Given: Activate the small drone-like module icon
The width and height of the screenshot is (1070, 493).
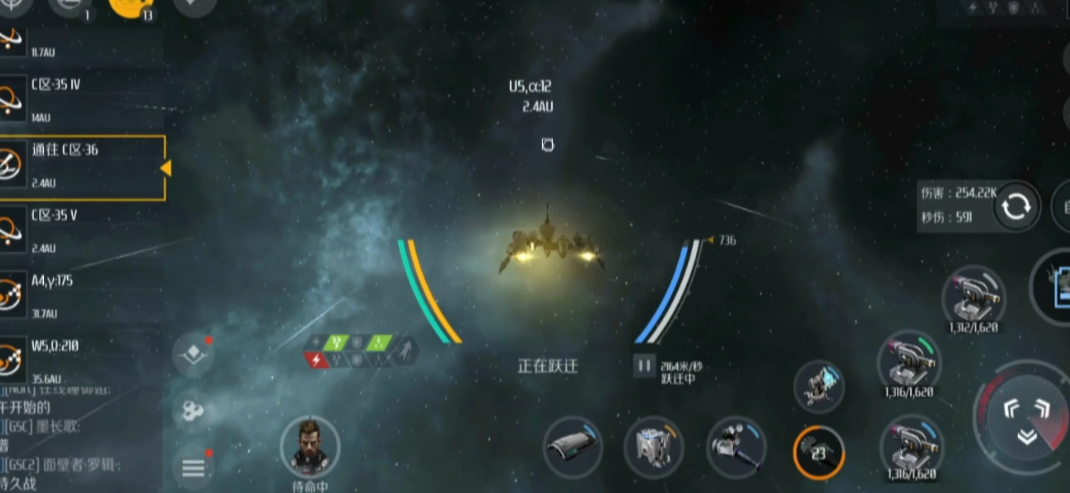Looking at the screenshot, I should (820, 386).
